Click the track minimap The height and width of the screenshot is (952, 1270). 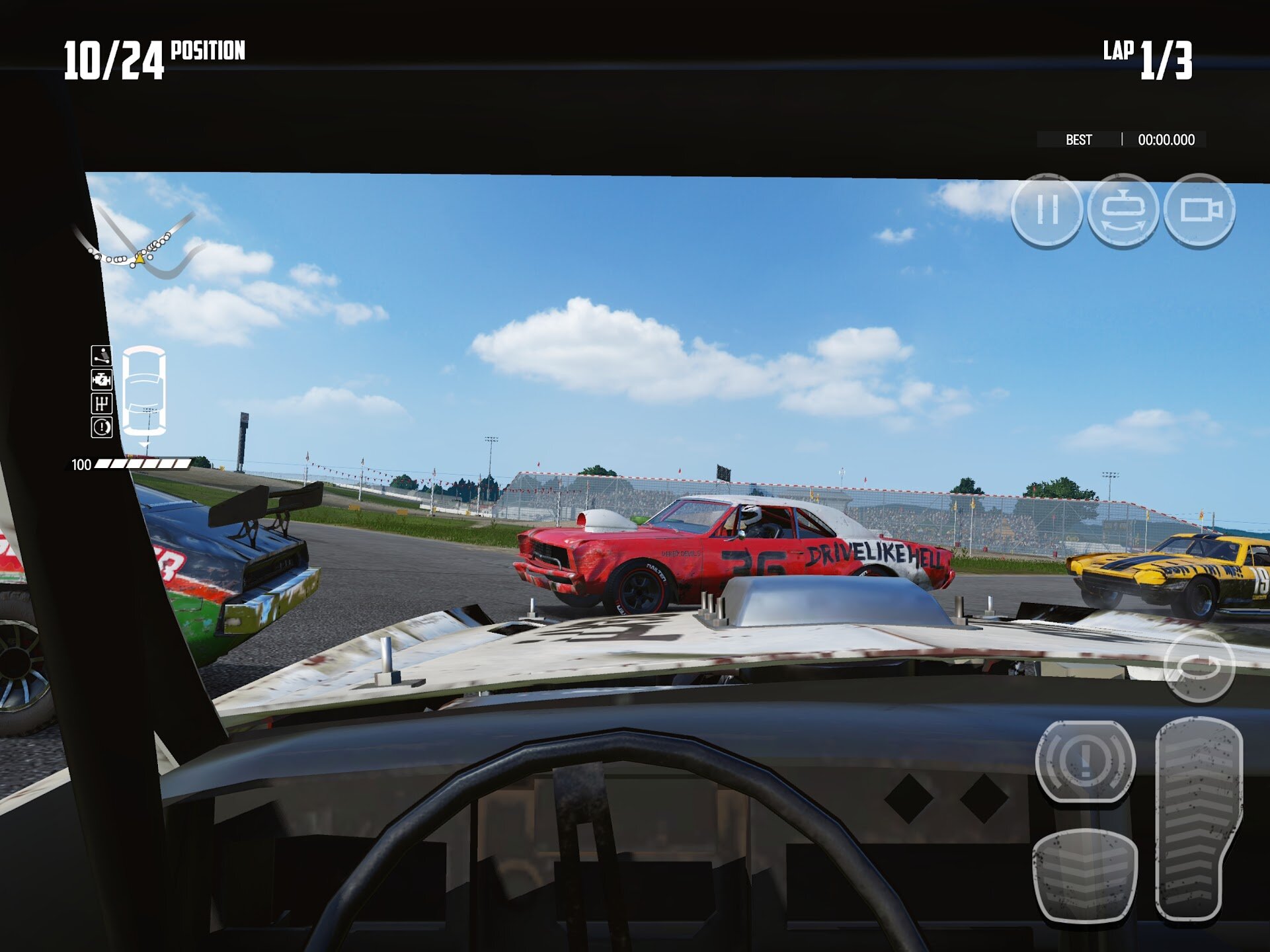point(138,243)
